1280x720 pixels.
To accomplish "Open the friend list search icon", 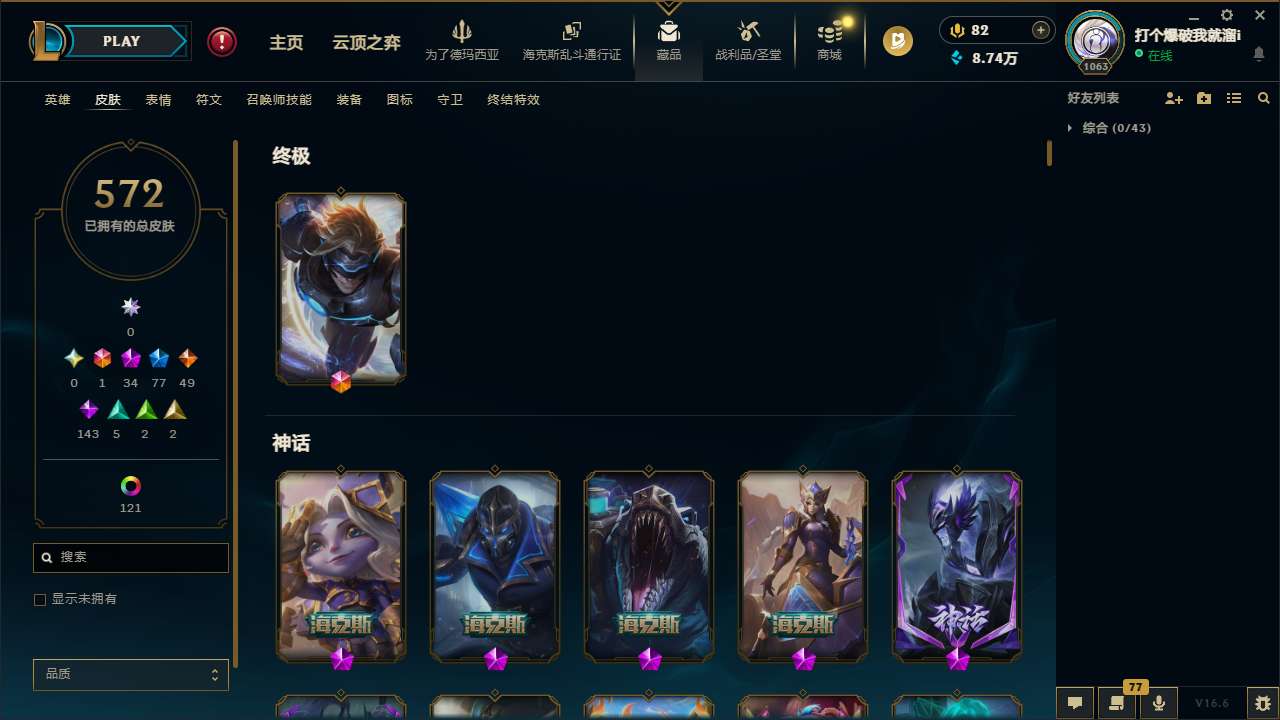I will (x=1264, y=98).
